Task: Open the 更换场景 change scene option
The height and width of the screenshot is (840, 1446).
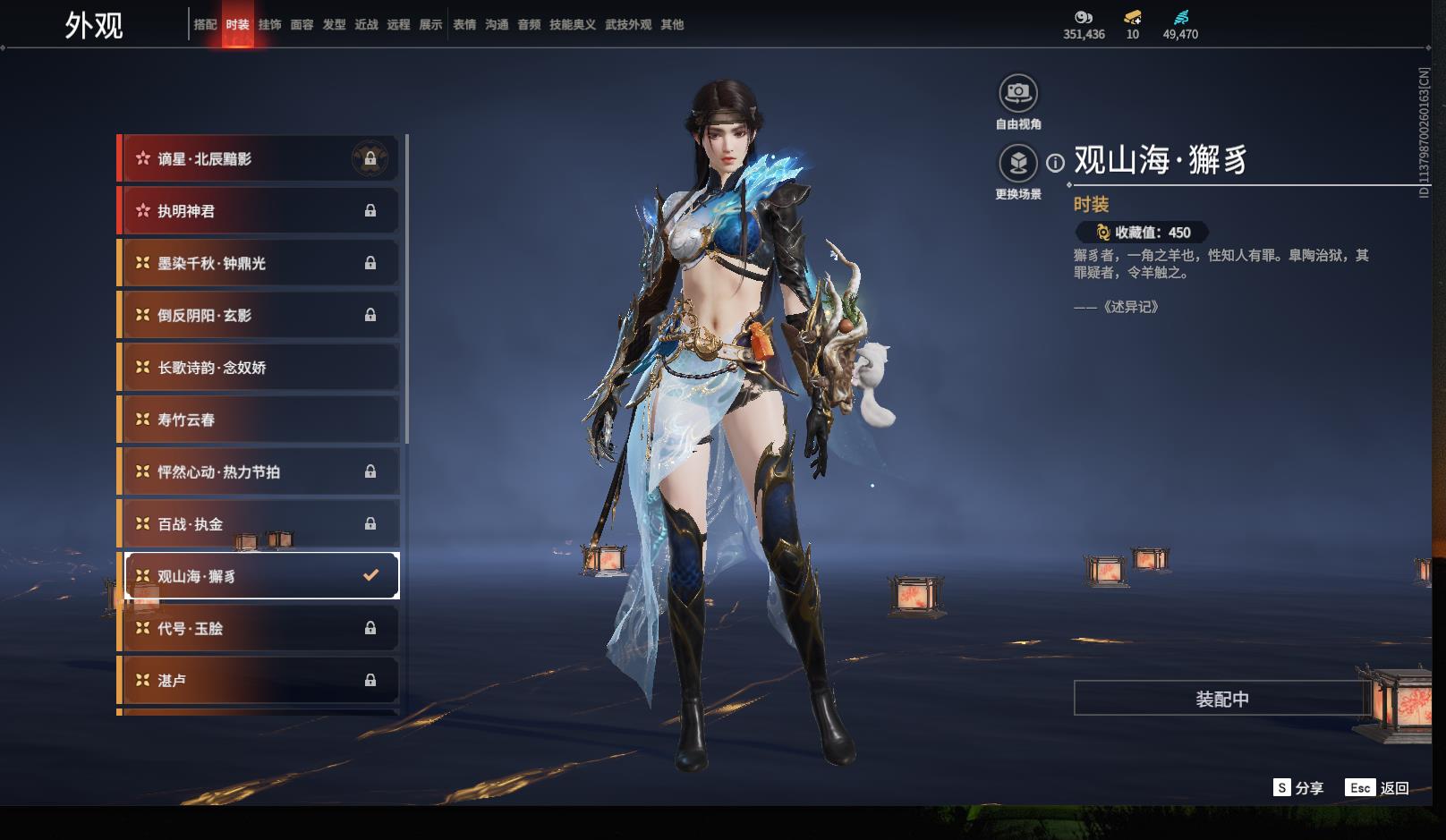Action: point(1018,164)
